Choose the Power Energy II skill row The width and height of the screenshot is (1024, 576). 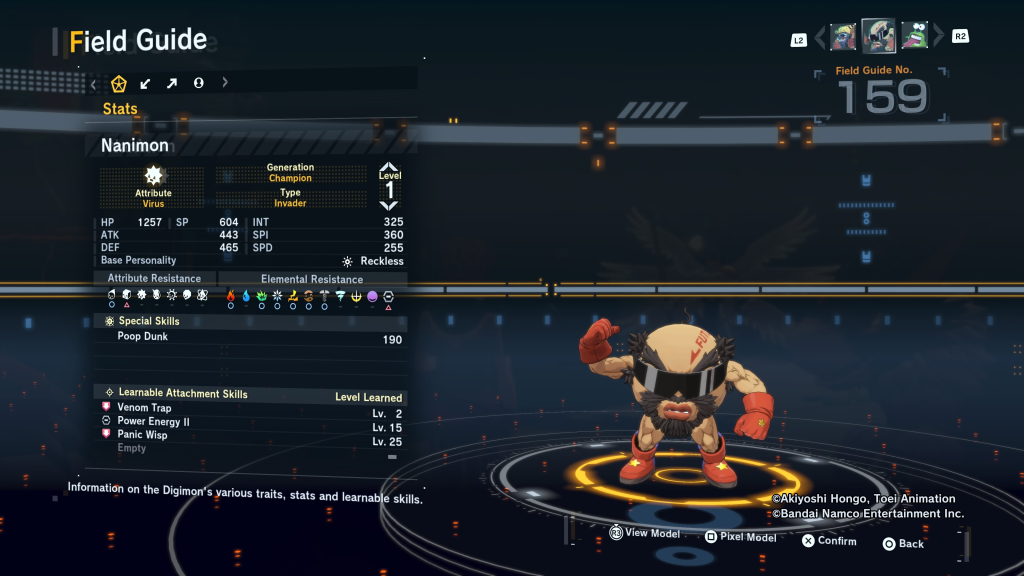click(x=153, y=422)
